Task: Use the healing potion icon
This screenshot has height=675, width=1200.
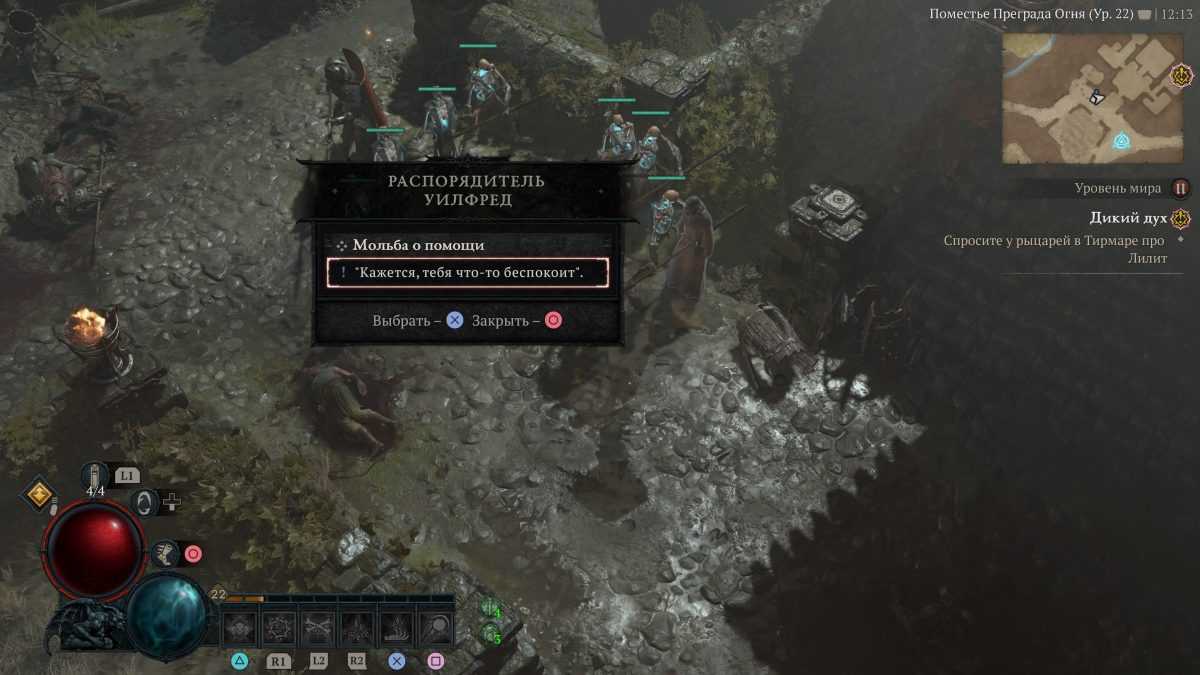Action: coord(96,476)
